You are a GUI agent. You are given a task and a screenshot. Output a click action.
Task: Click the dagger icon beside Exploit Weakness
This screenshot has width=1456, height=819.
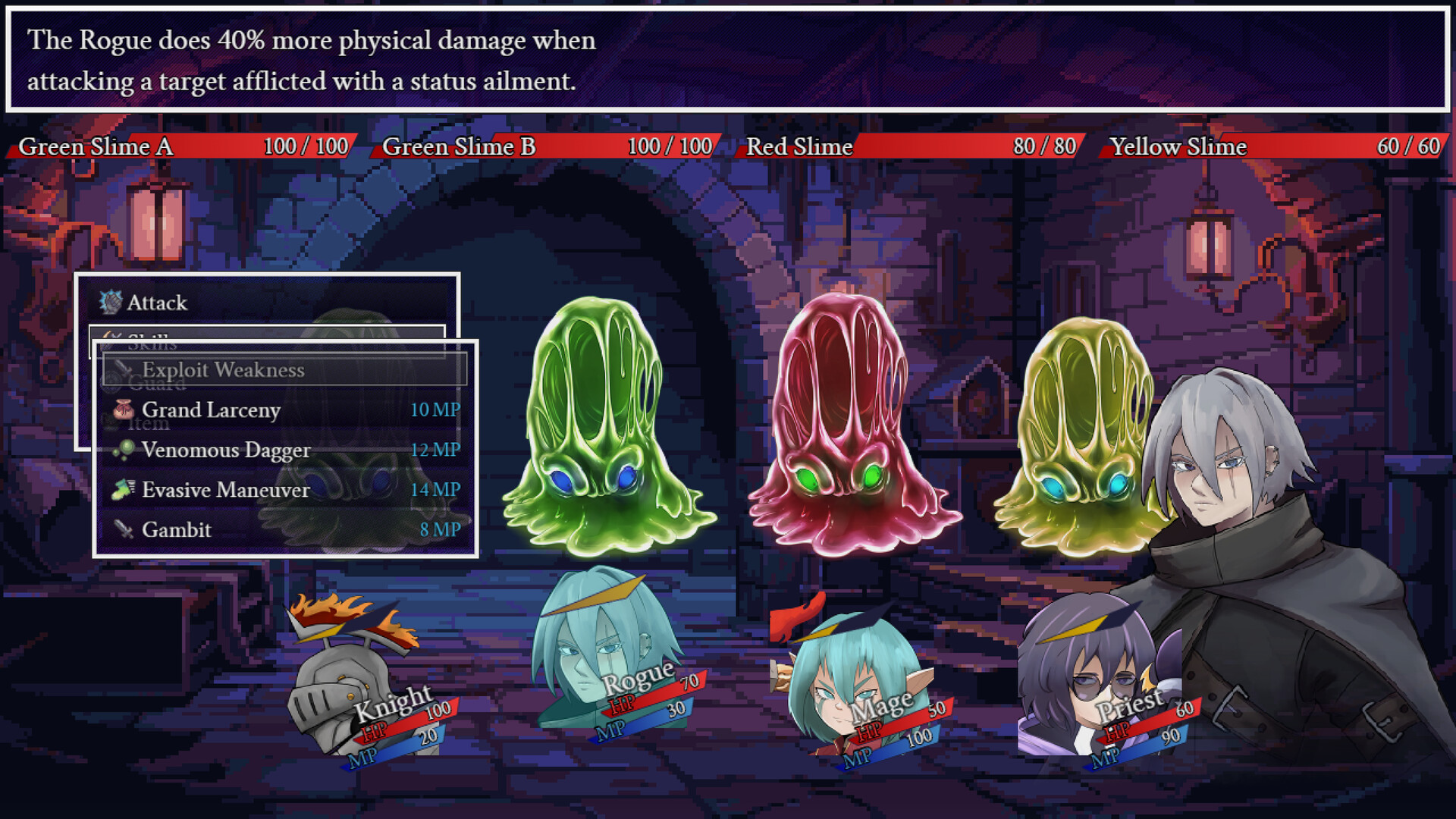(x=124, y=370)
